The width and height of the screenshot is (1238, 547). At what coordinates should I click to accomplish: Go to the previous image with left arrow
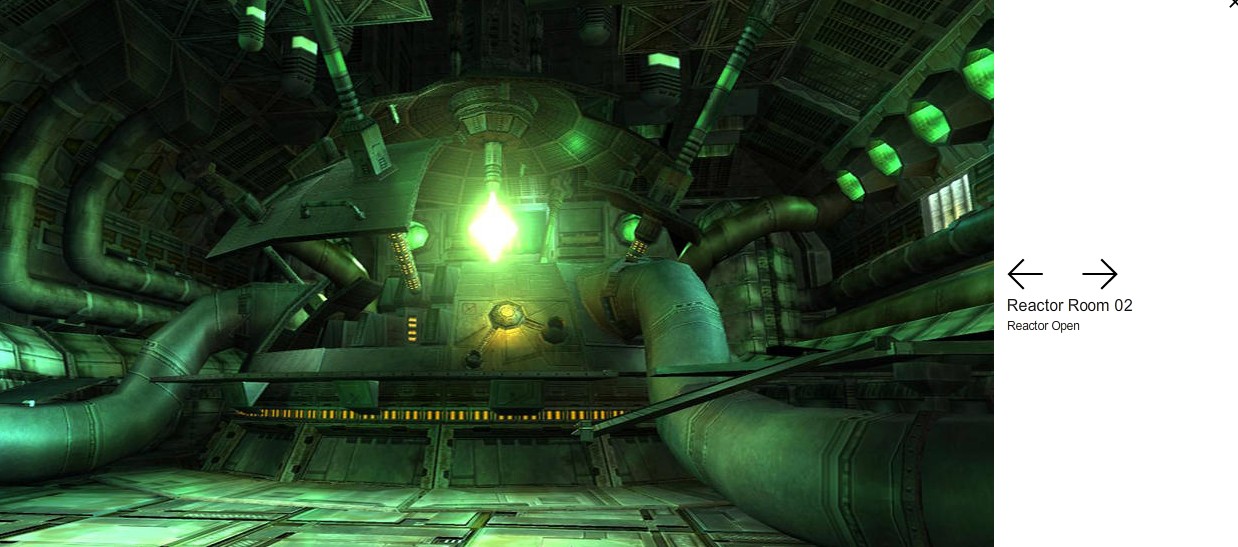(x=1025, y=274)
